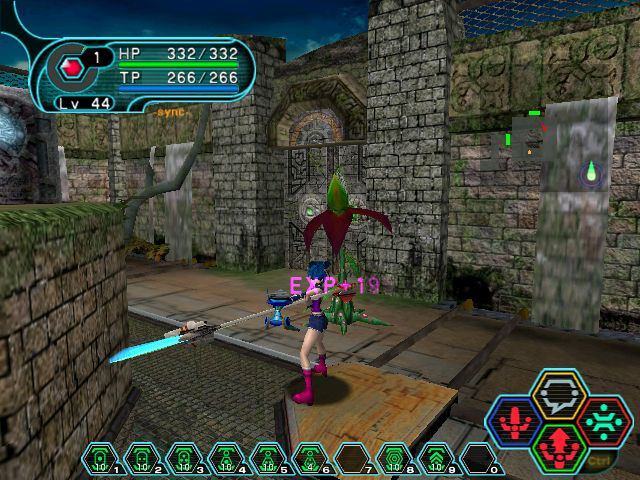
Task: Choose hotbar slot 5
Action: pos(266,458)
